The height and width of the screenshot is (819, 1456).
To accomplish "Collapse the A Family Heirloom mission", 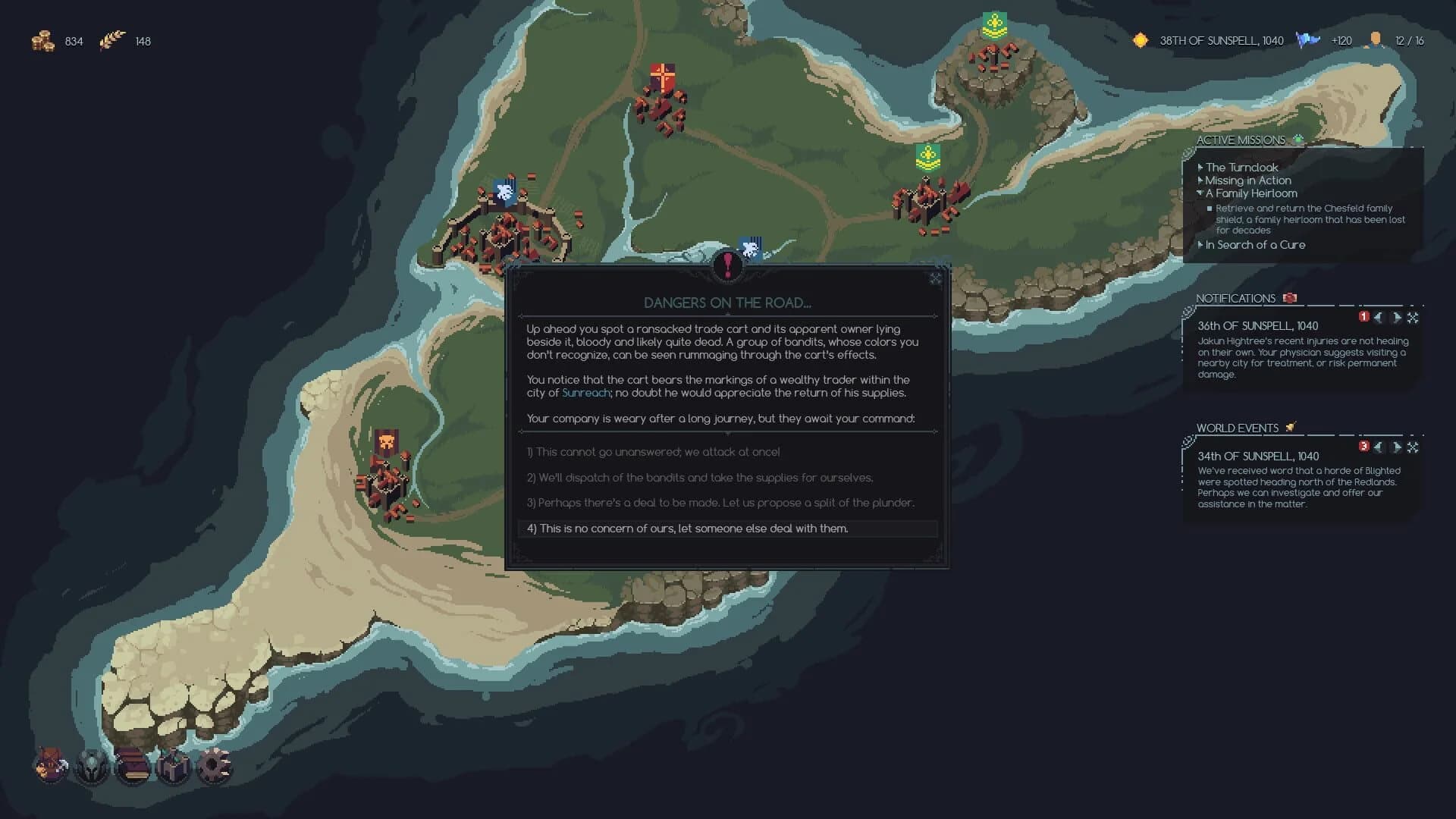I will (x=1201, y=193).
